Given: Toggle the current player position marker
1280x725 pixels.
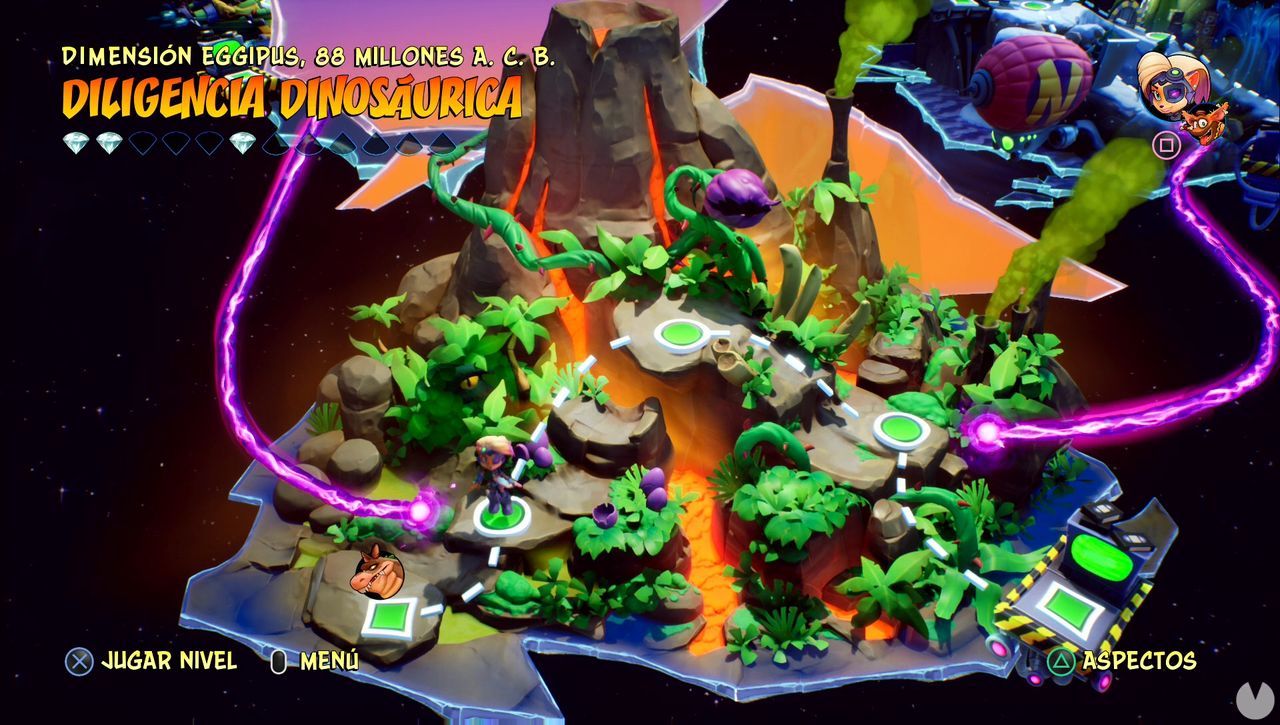Looking at the screenshot, I should pos(499,519).
